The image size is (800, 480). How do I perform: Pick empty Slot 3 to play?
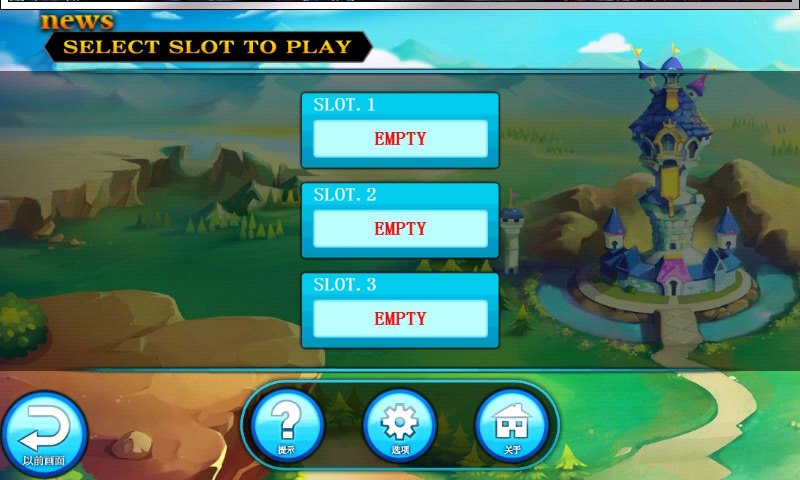400,318
